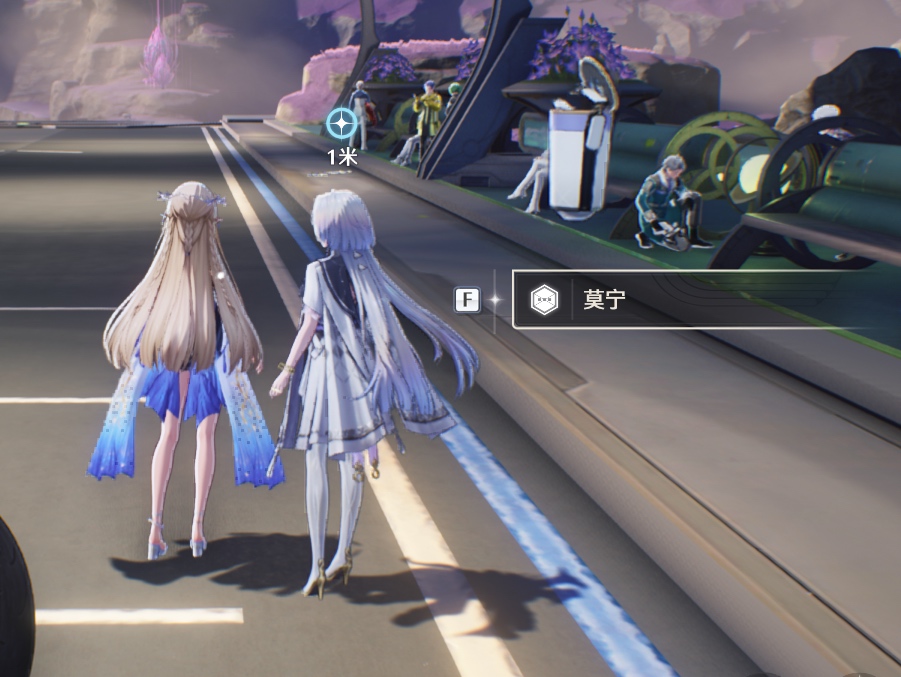
Task: Click the quest waypoint marker showing 1米
Action: click(x=342, y=124)
